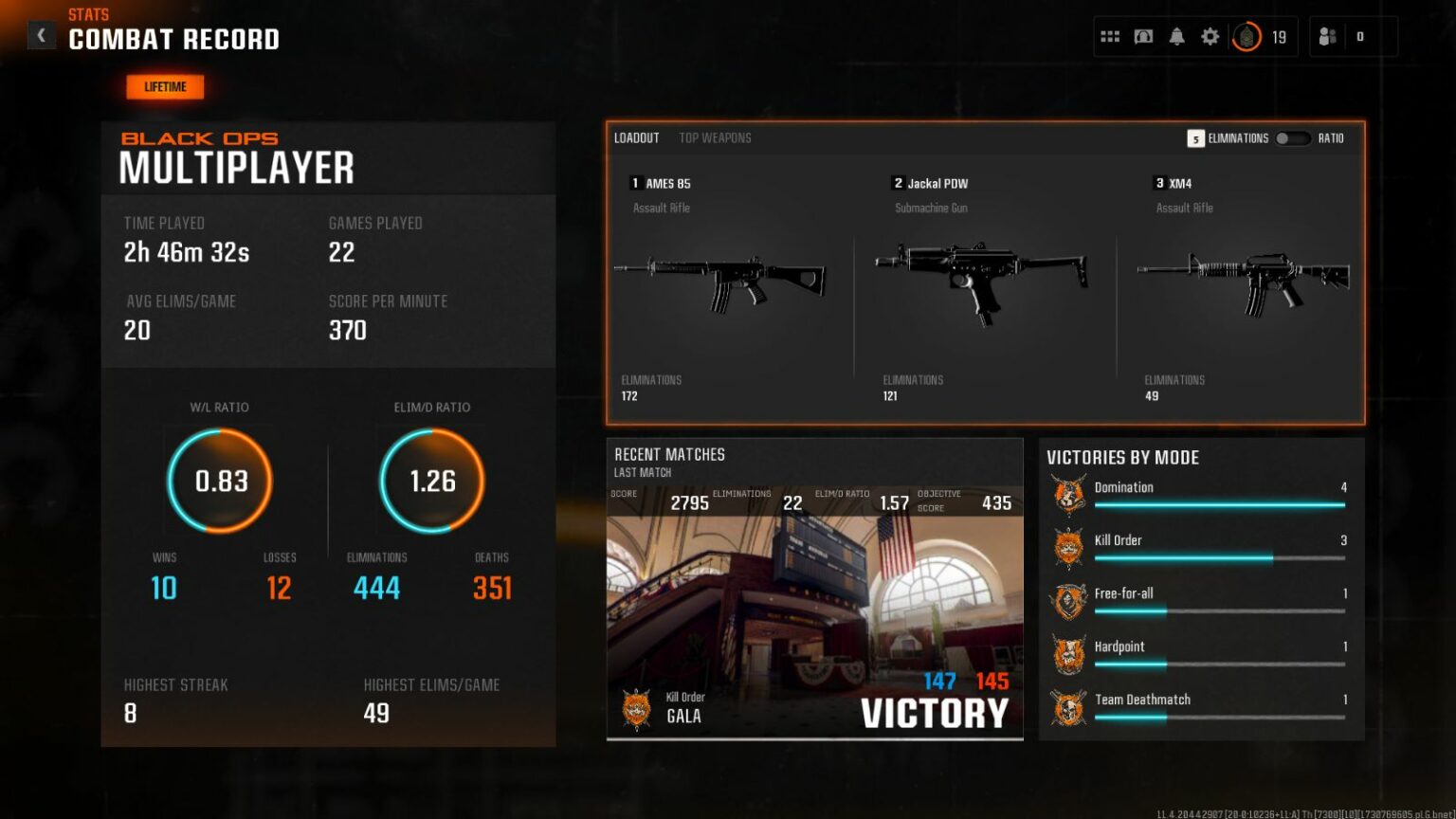The image size is (1456, 819).
Task: Open the AMES 85 weapon details
Action: point(730,284)
